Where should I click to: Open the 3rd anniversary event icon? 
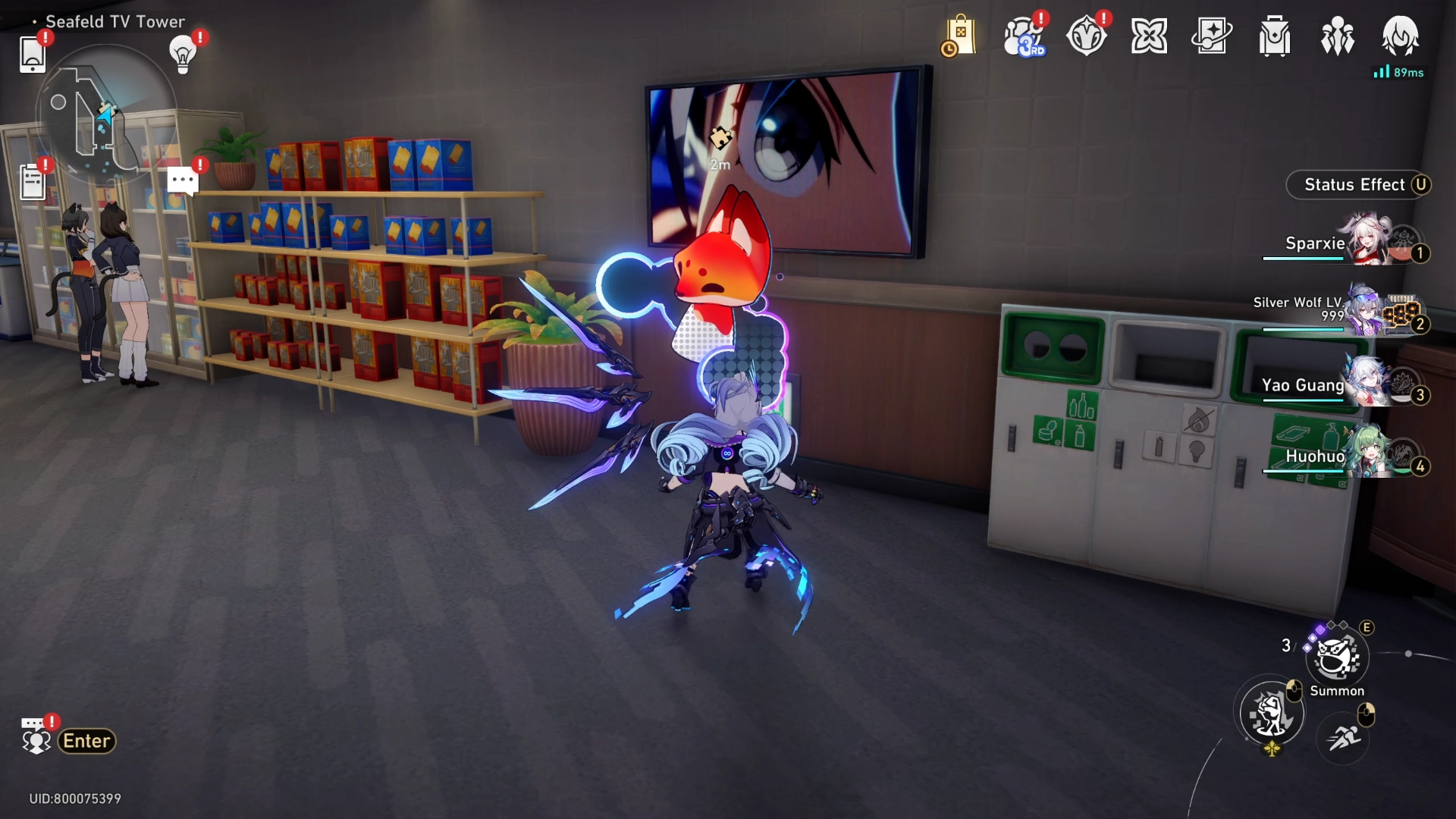[x=1023, y=36]
